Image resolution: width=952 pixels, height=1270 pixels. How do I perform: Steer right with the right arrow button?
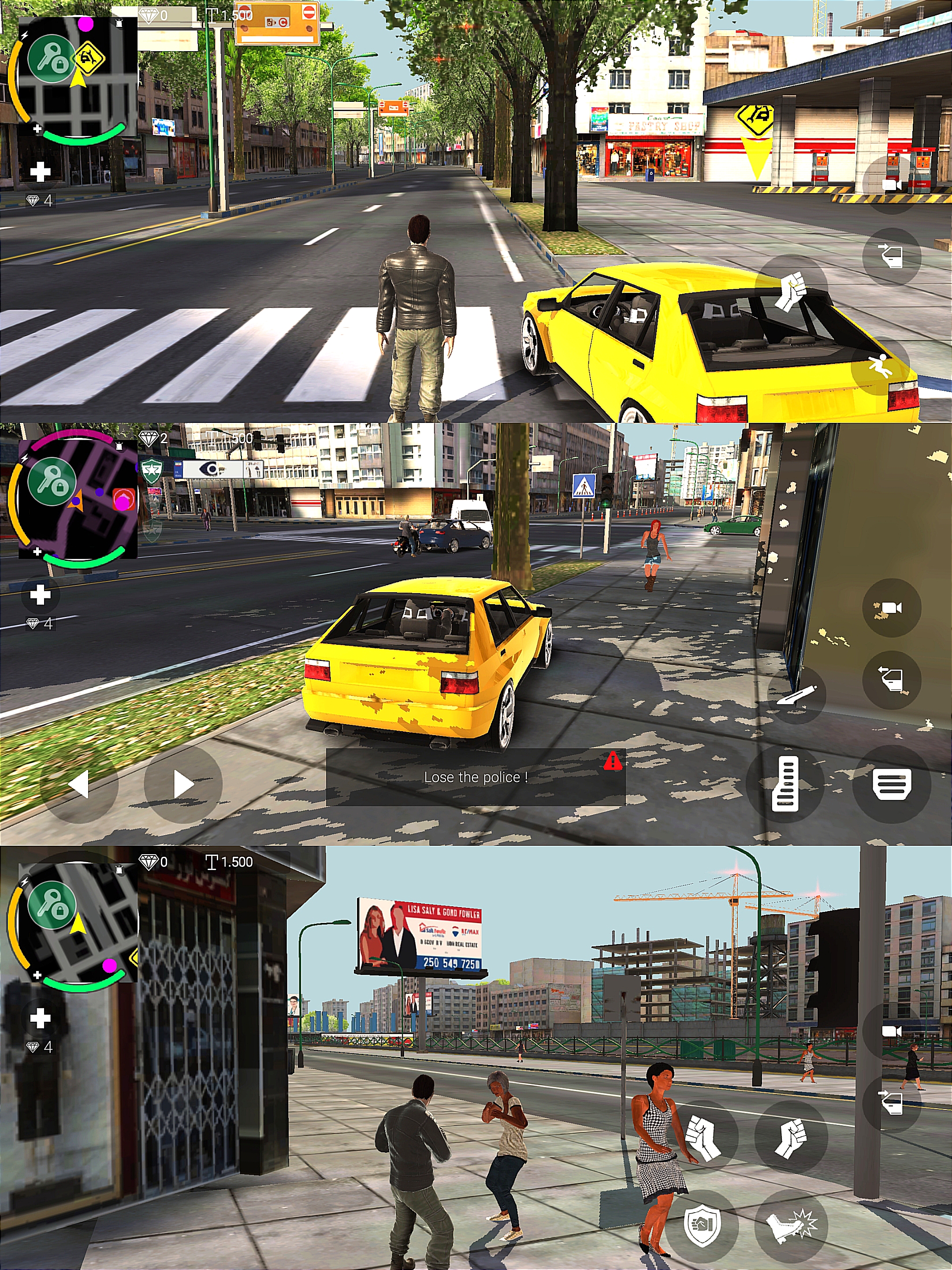pos(183,783)
